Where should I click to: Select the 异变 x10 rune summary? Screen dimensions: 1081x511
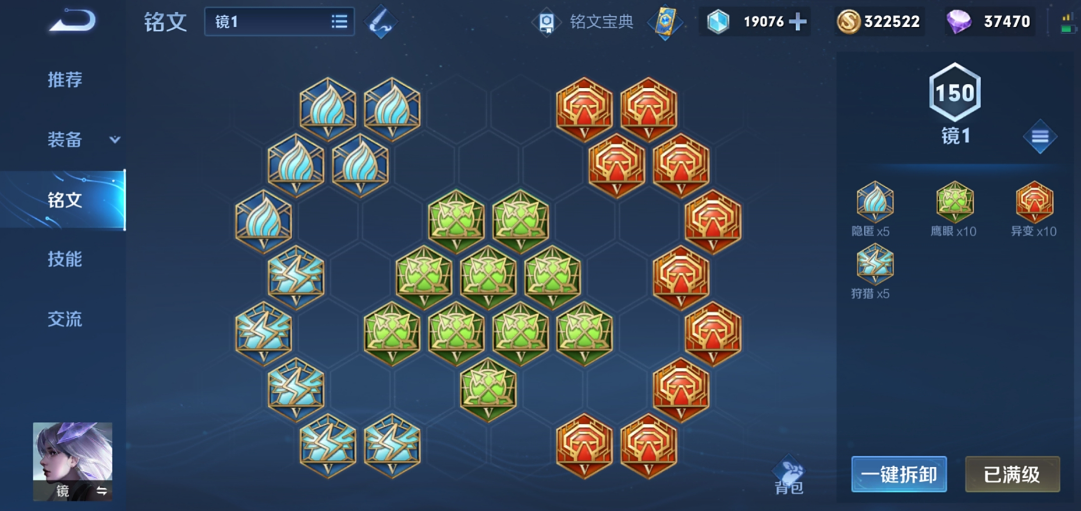[x=1033, y=210]
